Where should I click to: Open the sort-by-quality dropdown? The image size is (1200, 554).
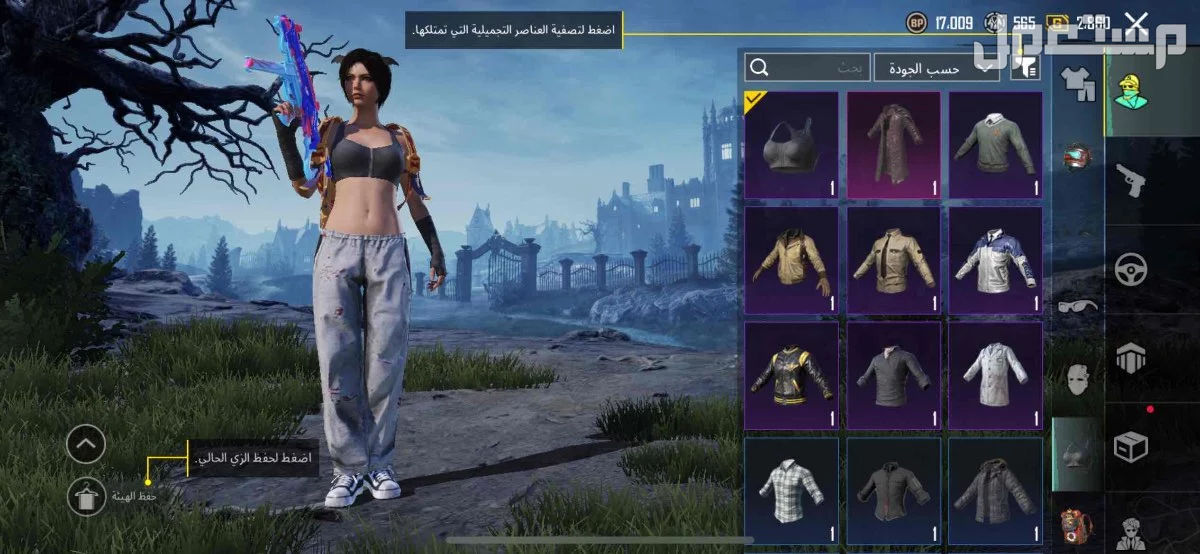pyautogui.click(x=936, y=67)
